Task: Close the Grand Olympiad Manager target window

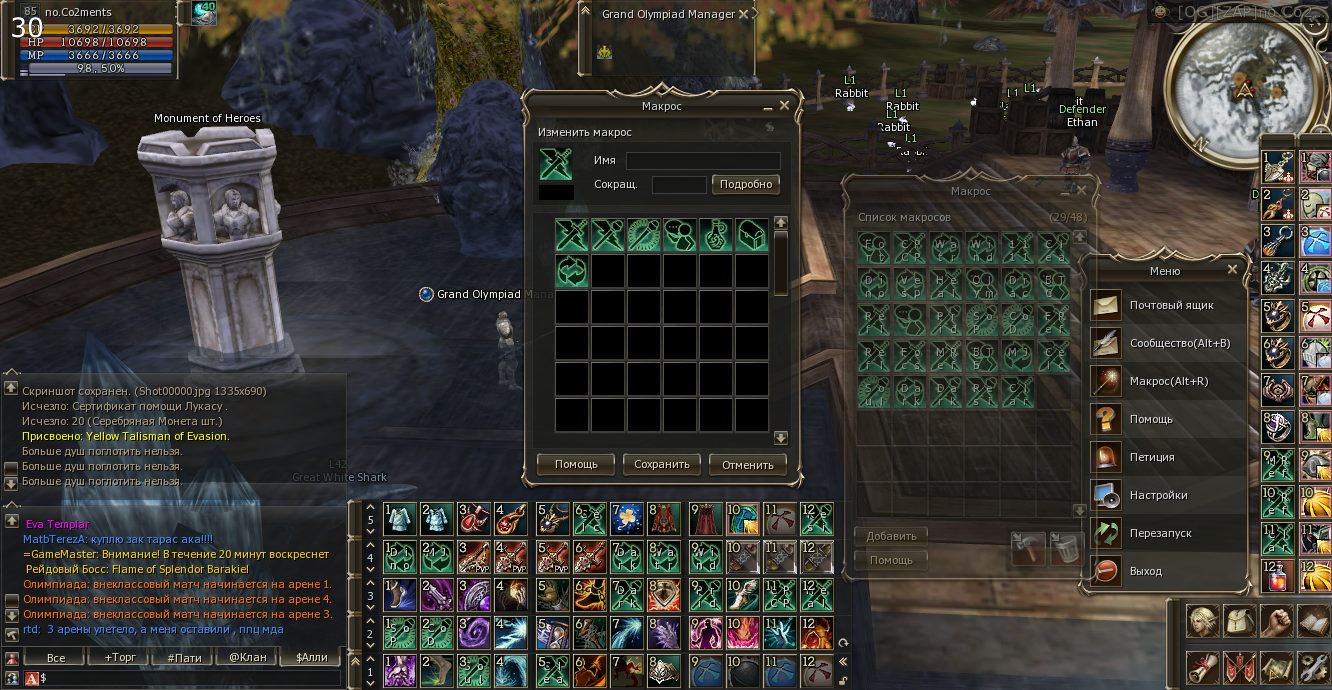Action: click(x=742, y=15)
